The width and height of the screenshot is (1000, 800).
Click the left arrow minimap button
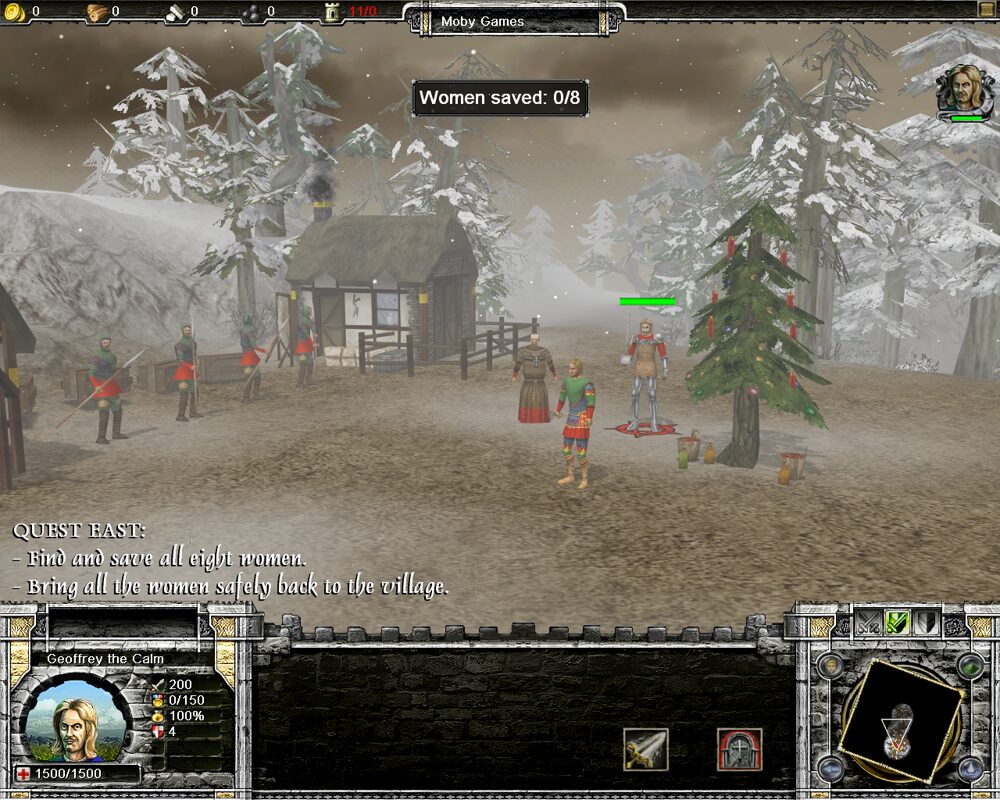pos(829,768)
